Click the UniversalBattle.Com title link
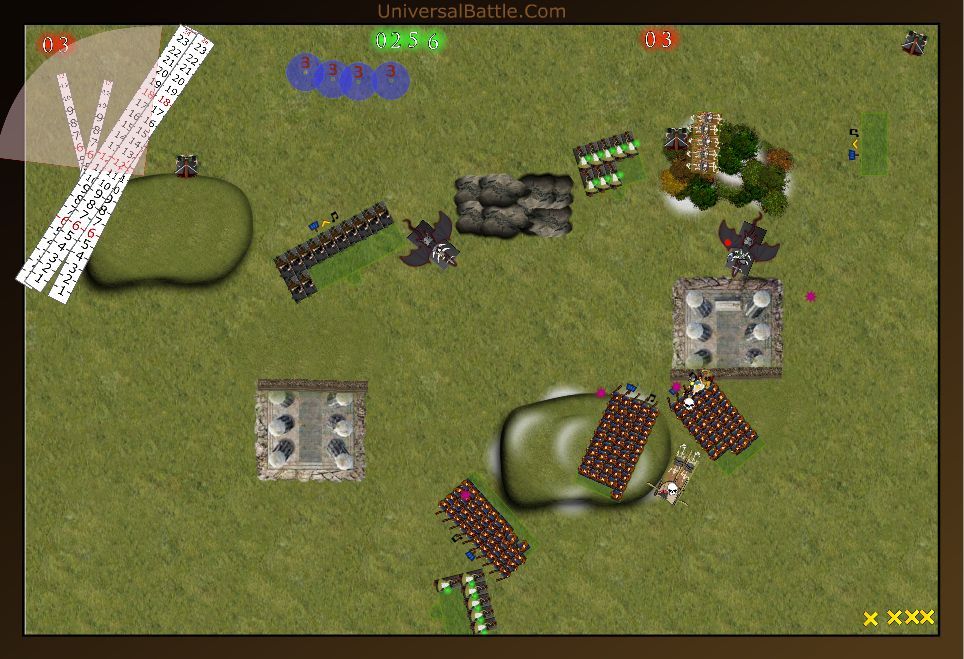 tap(471, 12)
